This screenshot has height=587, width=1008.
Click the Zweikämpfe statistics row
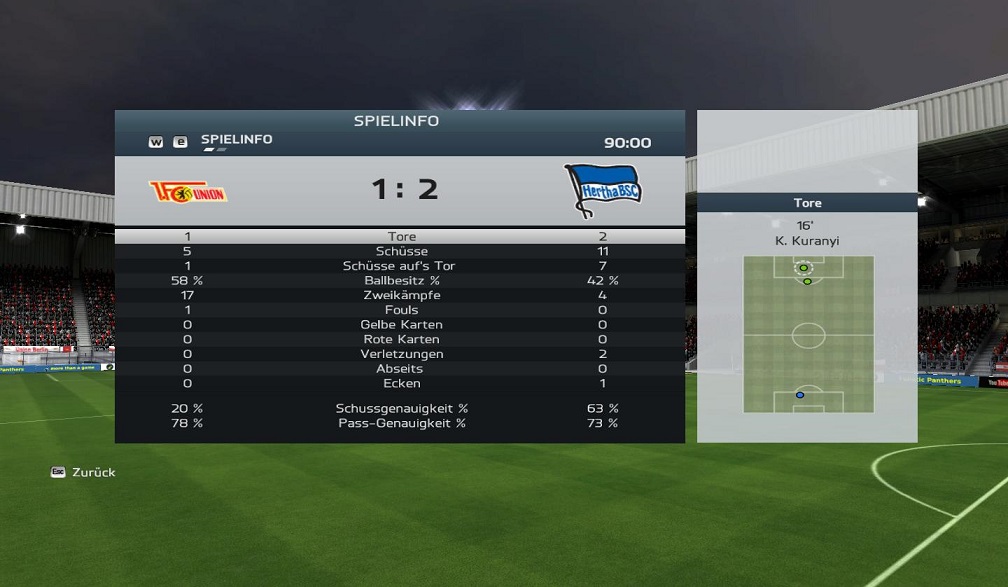[x=401, y=295]
